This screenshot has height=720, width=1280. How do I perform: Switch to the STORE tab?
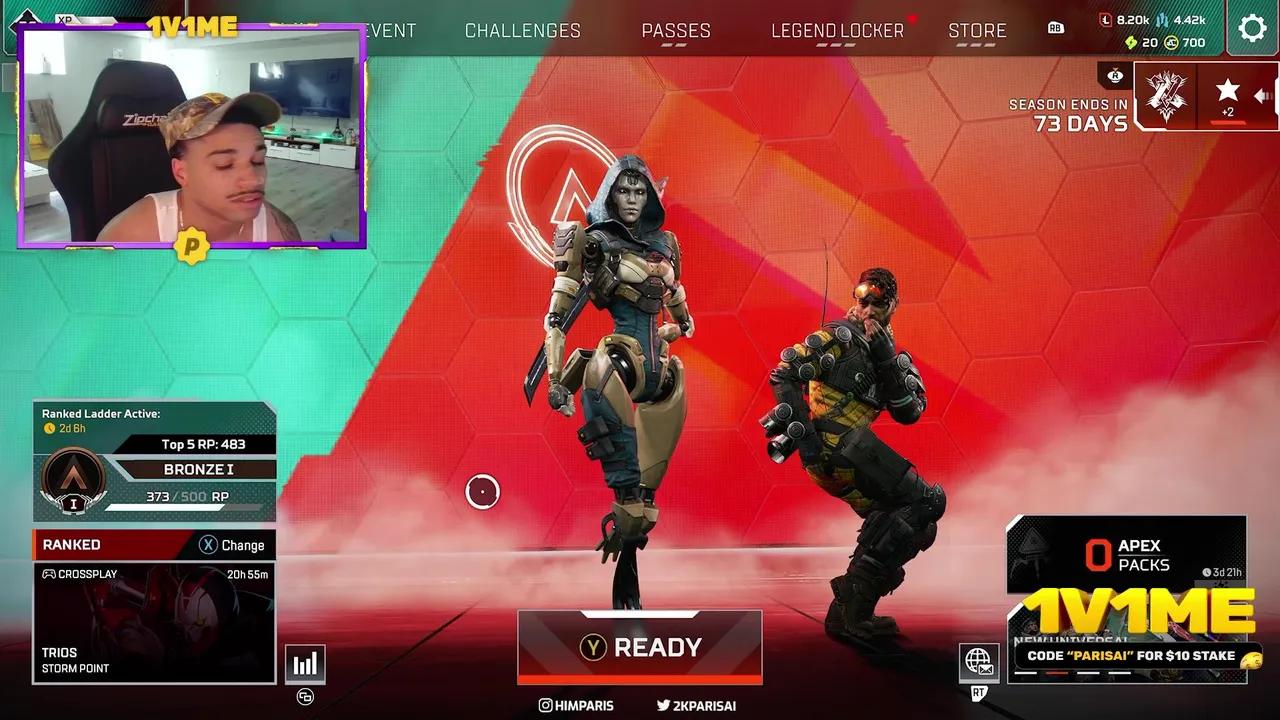click(x=978, y=30)
